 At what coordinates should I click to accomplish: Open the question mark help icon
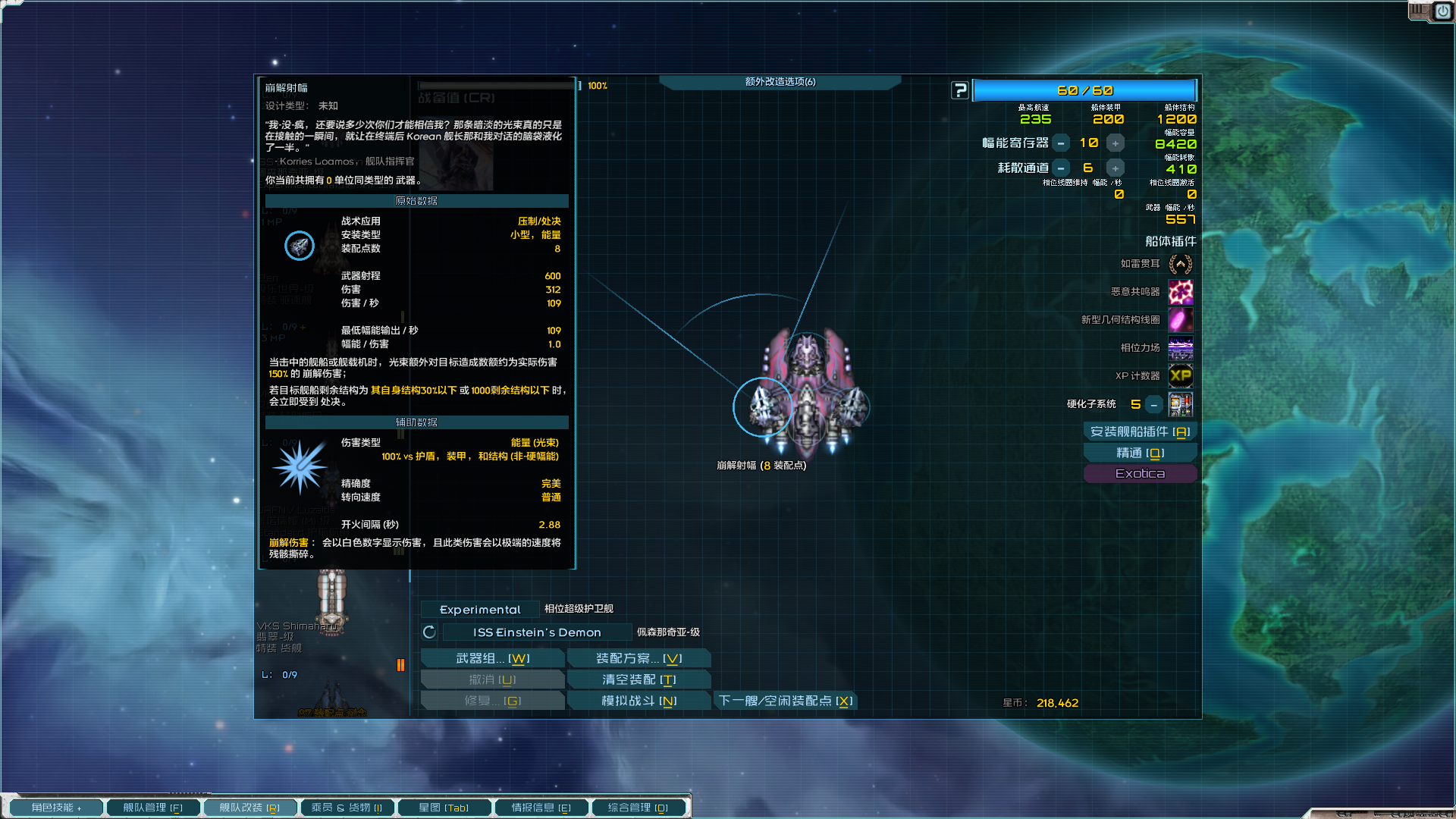pyautogui.click(x=959, y=89)
